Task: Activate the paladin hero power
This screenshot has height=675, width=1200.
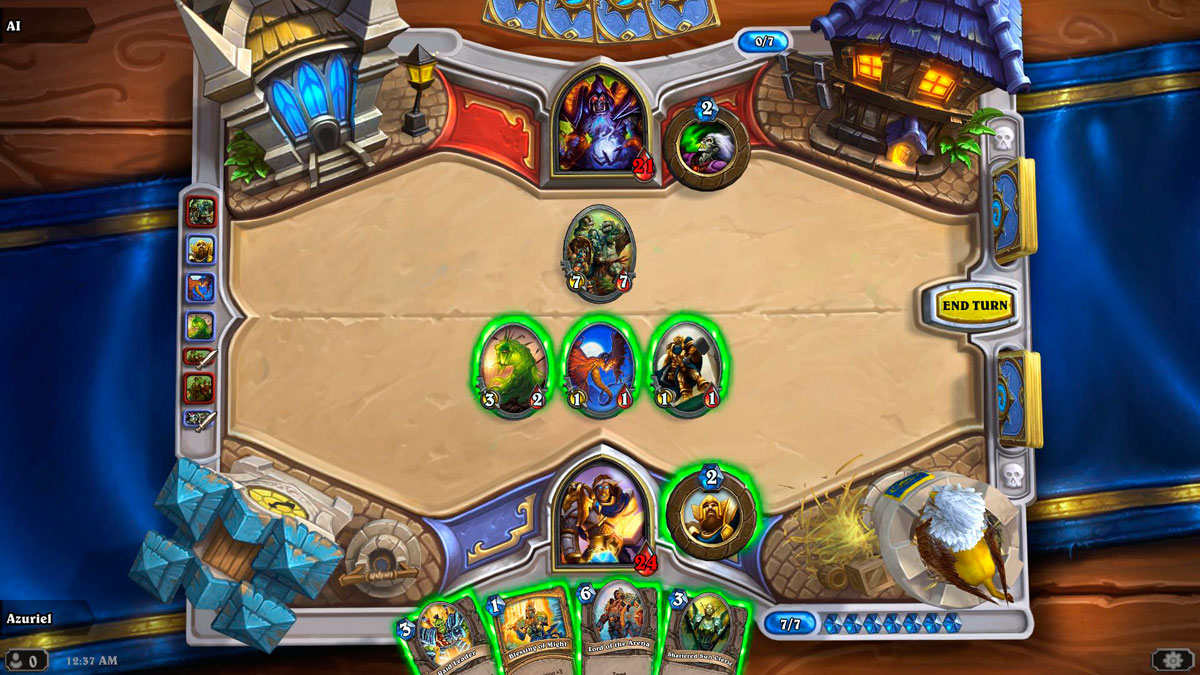Action: click(710, 512)
